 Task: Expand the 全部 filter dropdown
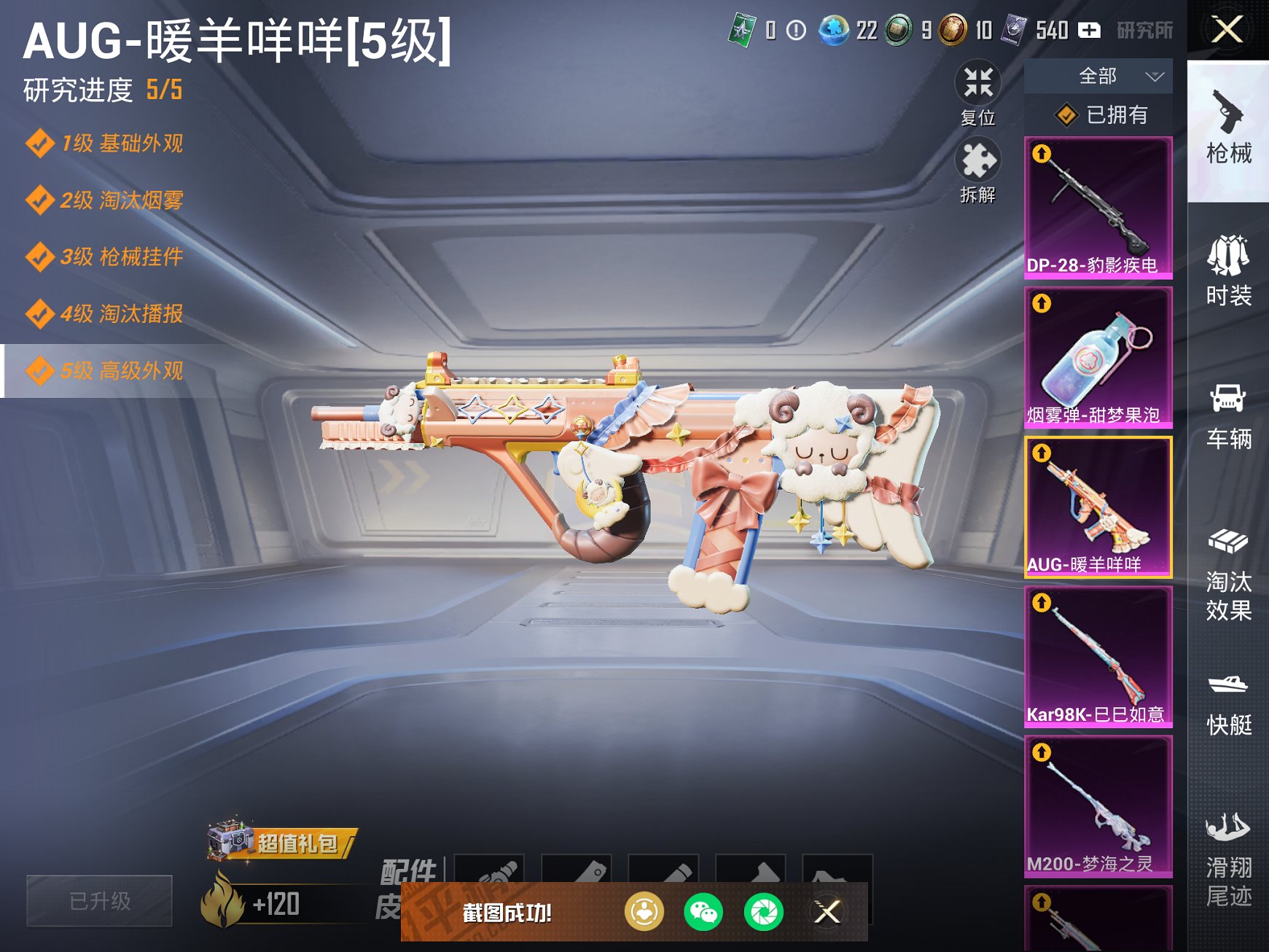point(1098,75)
